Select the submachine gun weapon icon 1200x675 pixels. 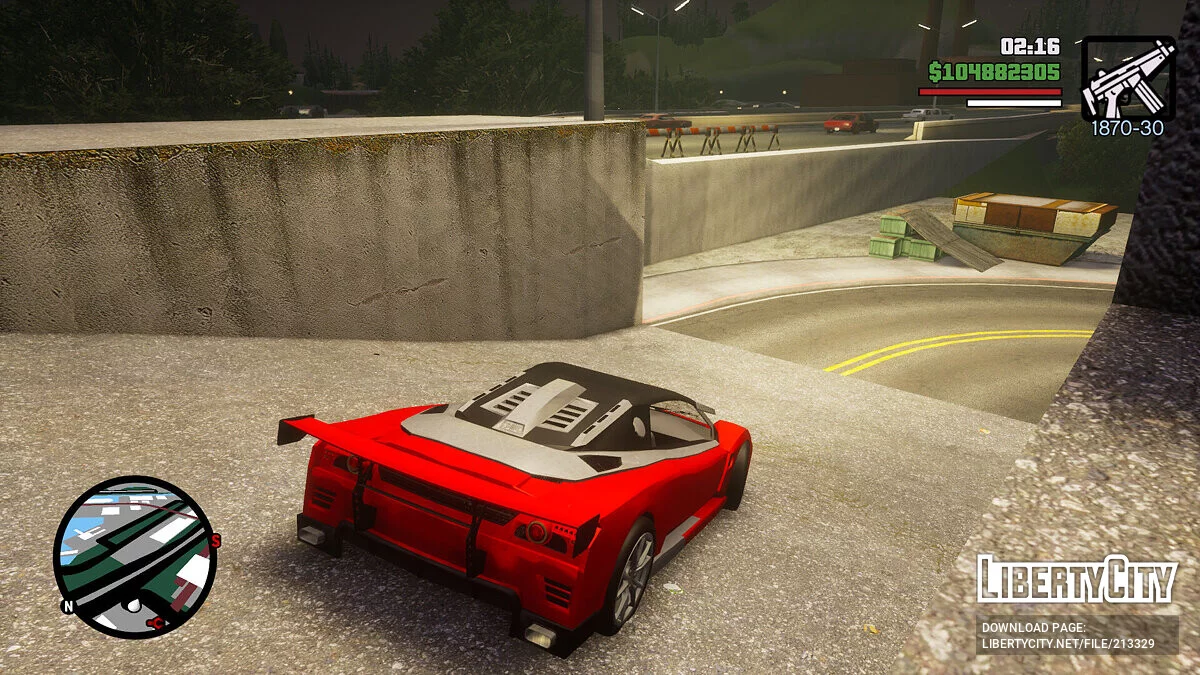pos(1127,78)
